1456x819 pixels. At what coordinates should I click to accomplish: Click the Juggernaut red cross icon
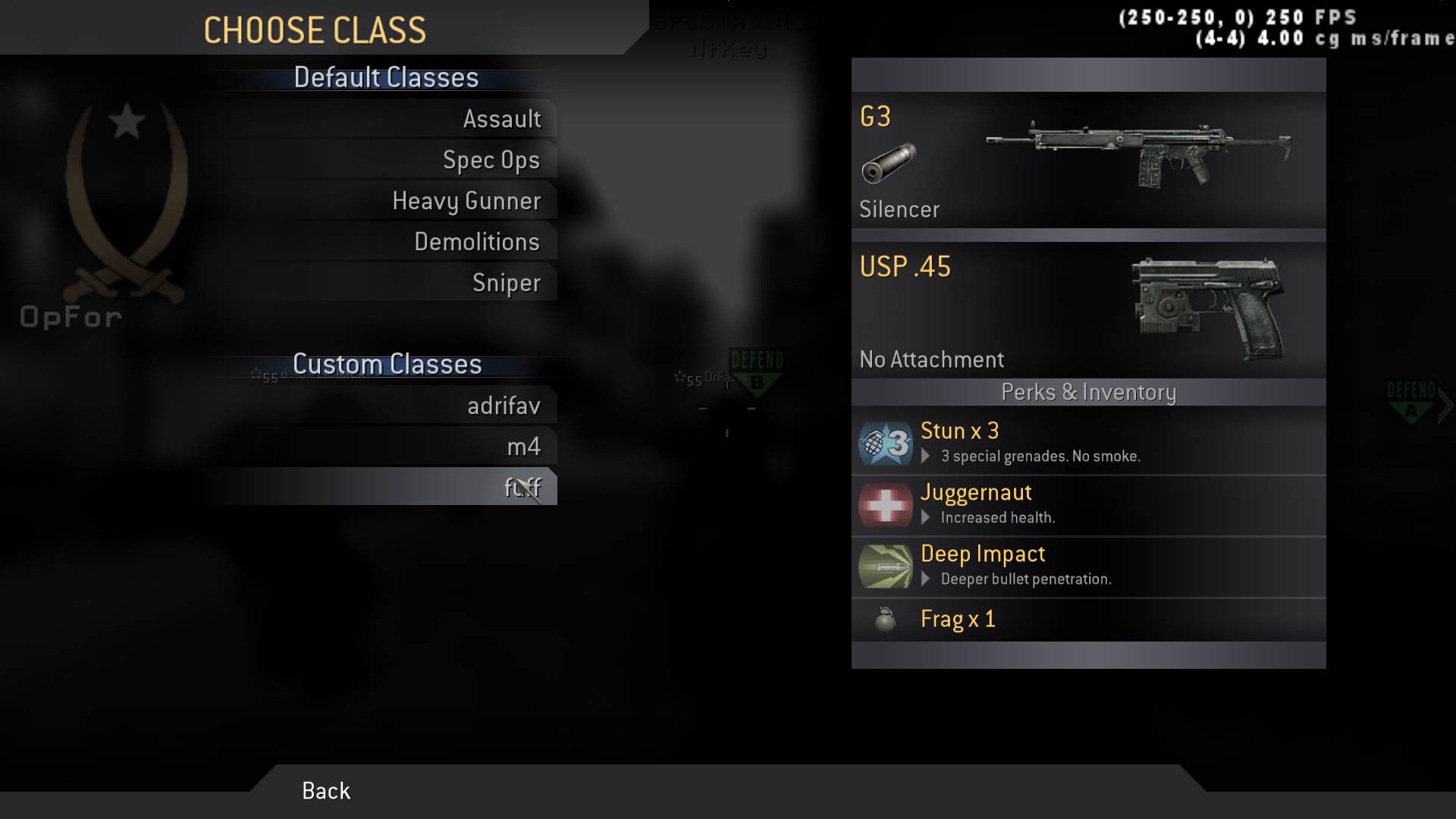click(885, 504)
